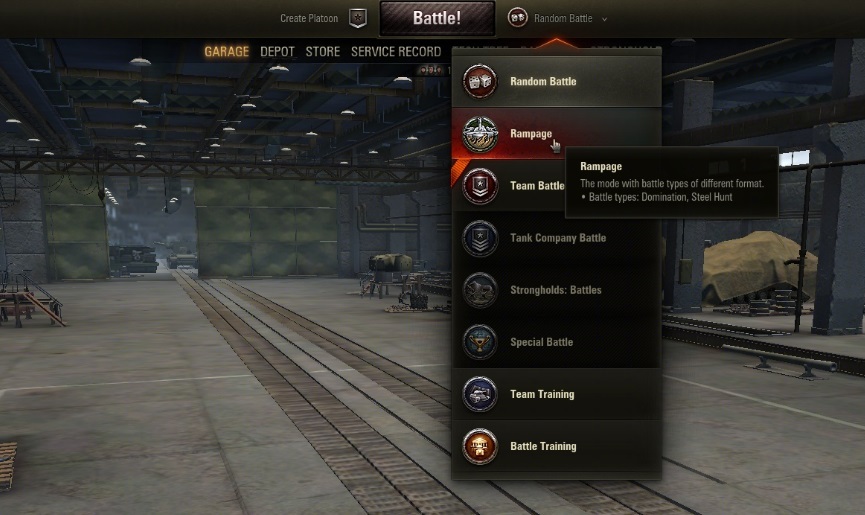This screenshot has width=865, height=515.
Task: Switch to the Garage tab
Action: pyautogui.click(x=226, y=52)
